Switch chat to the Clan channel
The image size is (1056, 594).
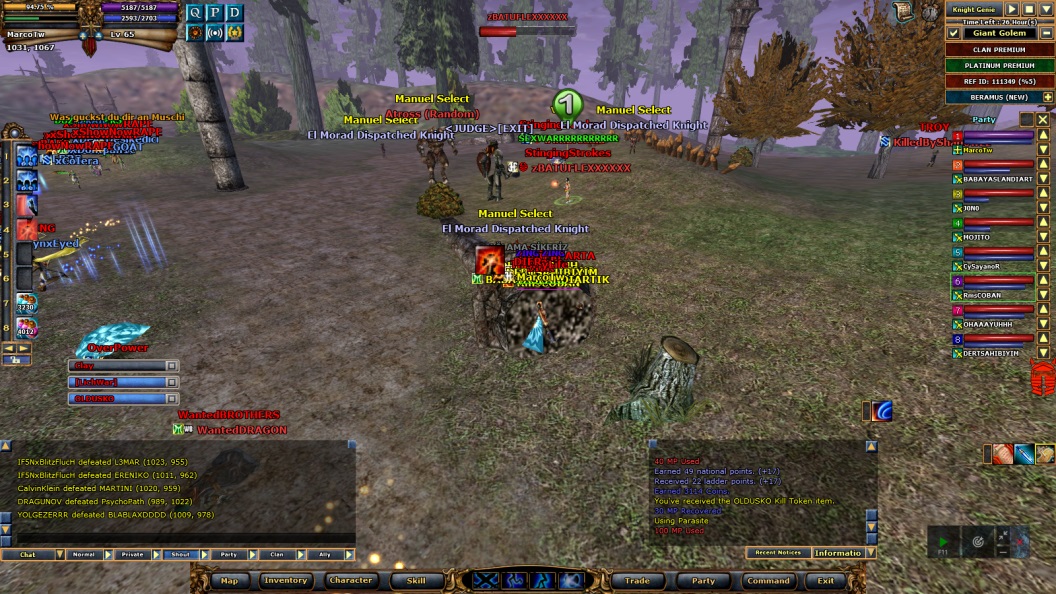277,554
